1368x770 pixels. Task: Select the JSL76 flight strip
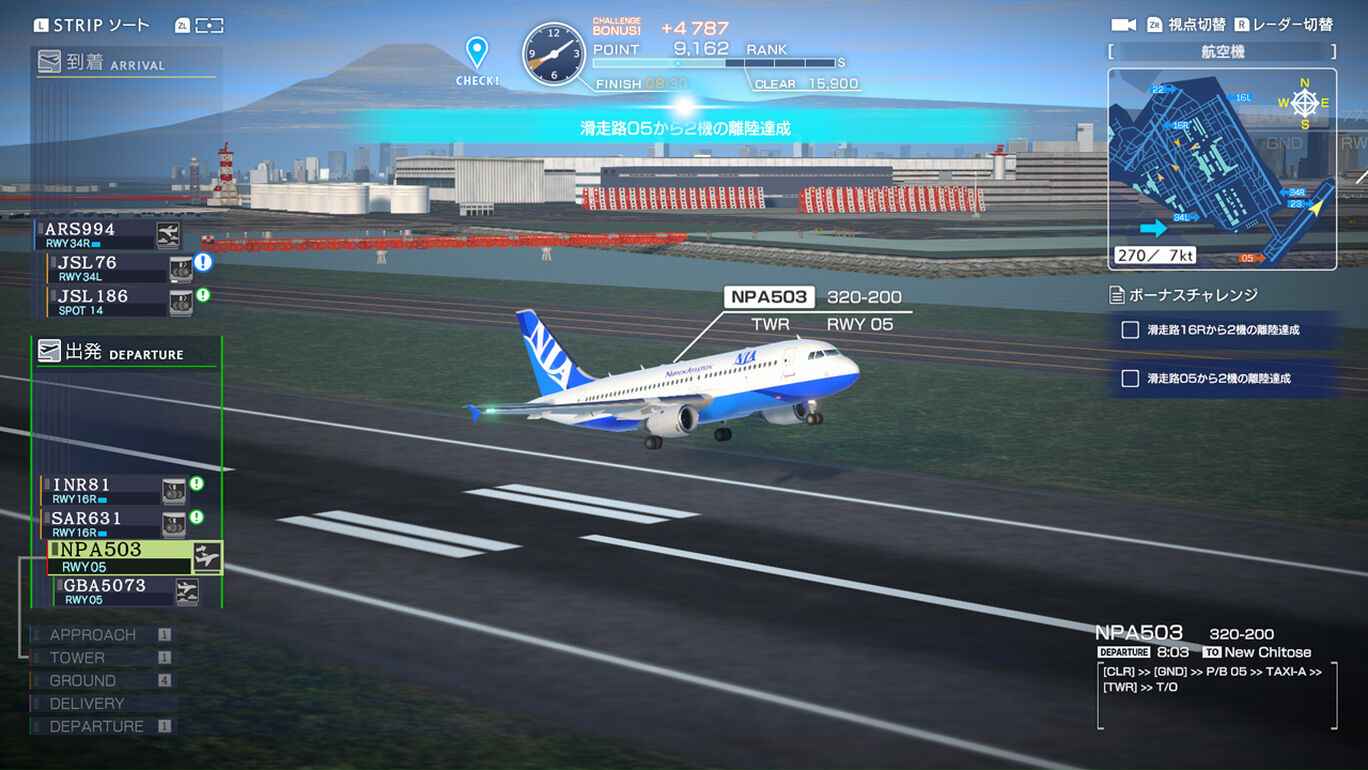[x=108, y=268]
